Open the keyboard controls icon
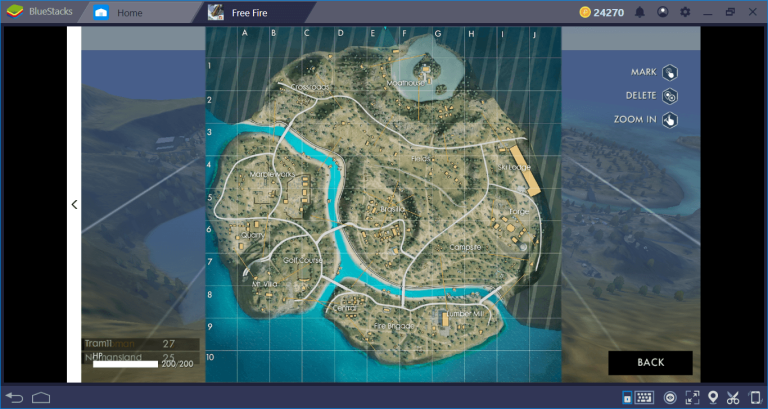 click(x=643, y=398)
